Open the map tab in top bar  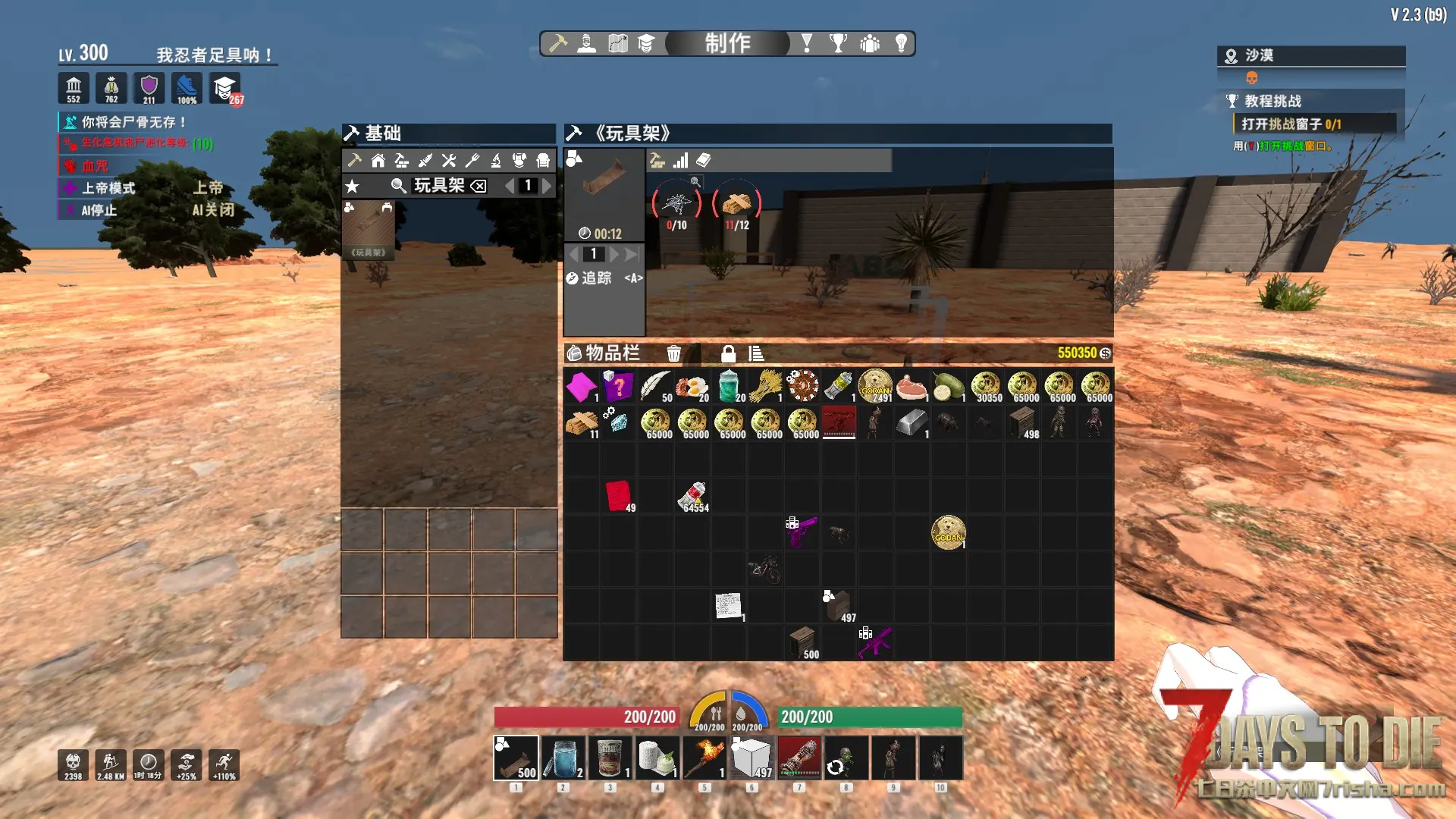(x=617, y=43)
